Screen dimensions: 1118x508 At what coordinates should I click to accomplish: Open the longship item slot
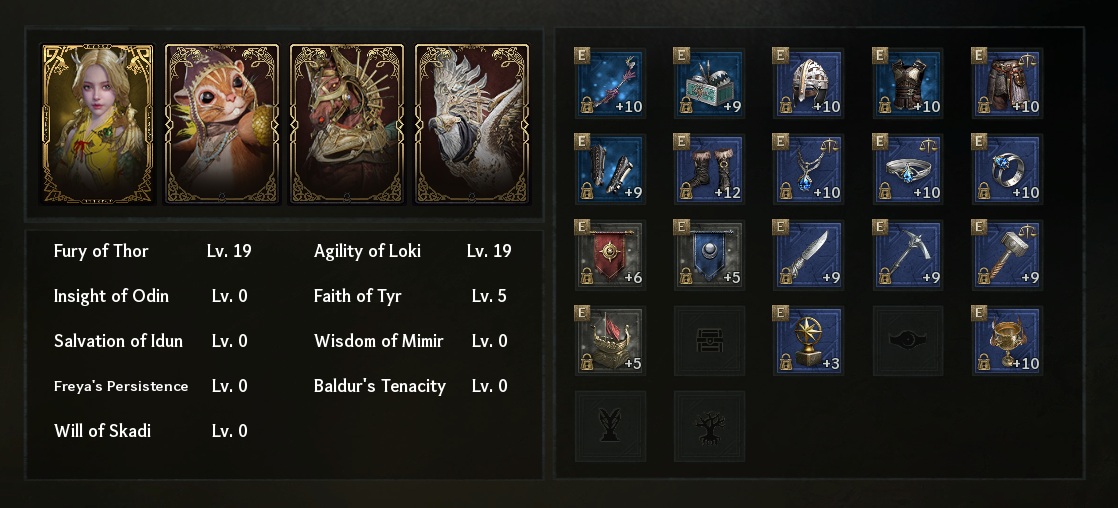[x=610, y=341]
